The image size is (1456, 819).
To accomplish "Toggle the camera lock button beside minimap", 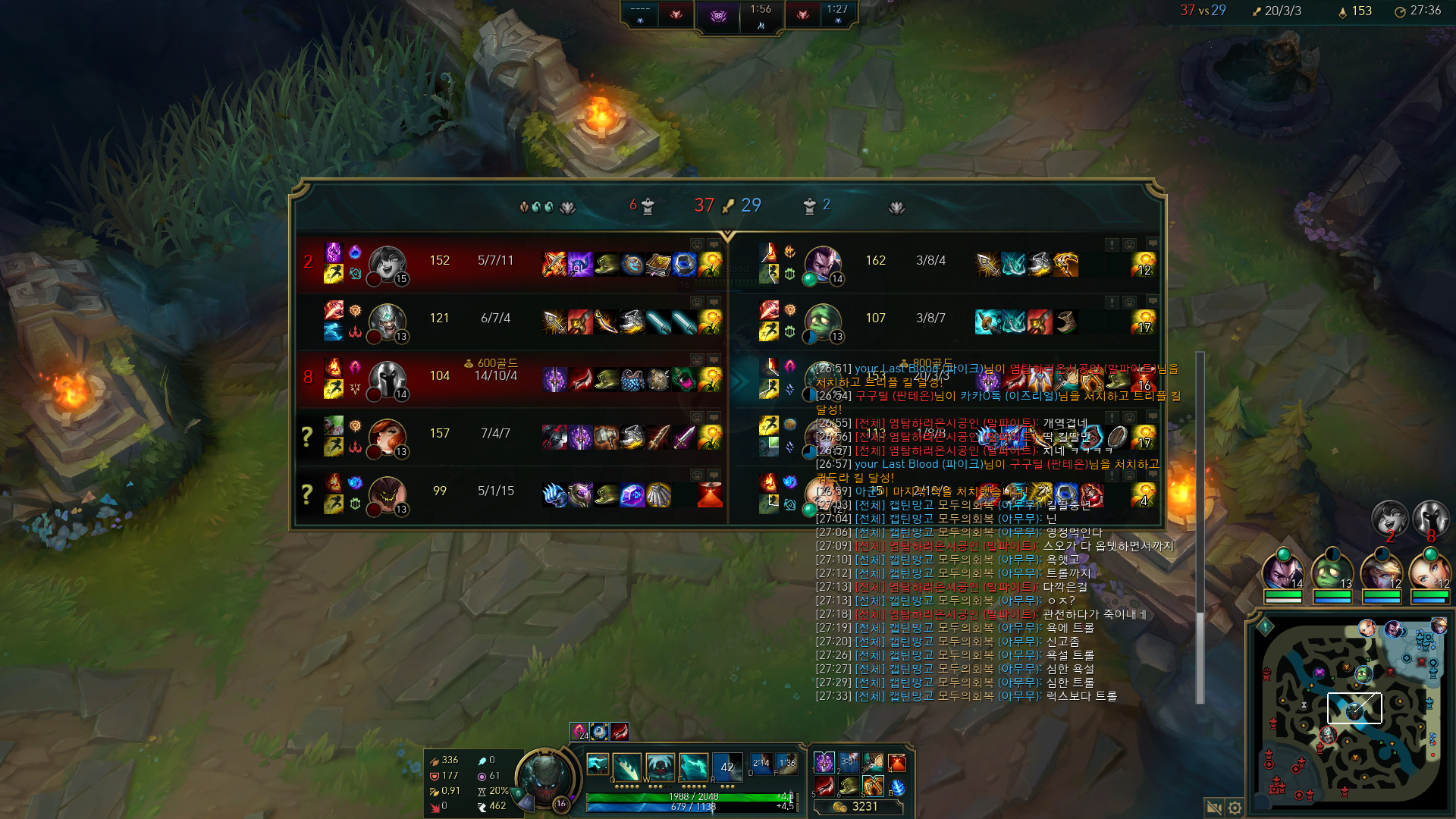I will point(1213,808).
